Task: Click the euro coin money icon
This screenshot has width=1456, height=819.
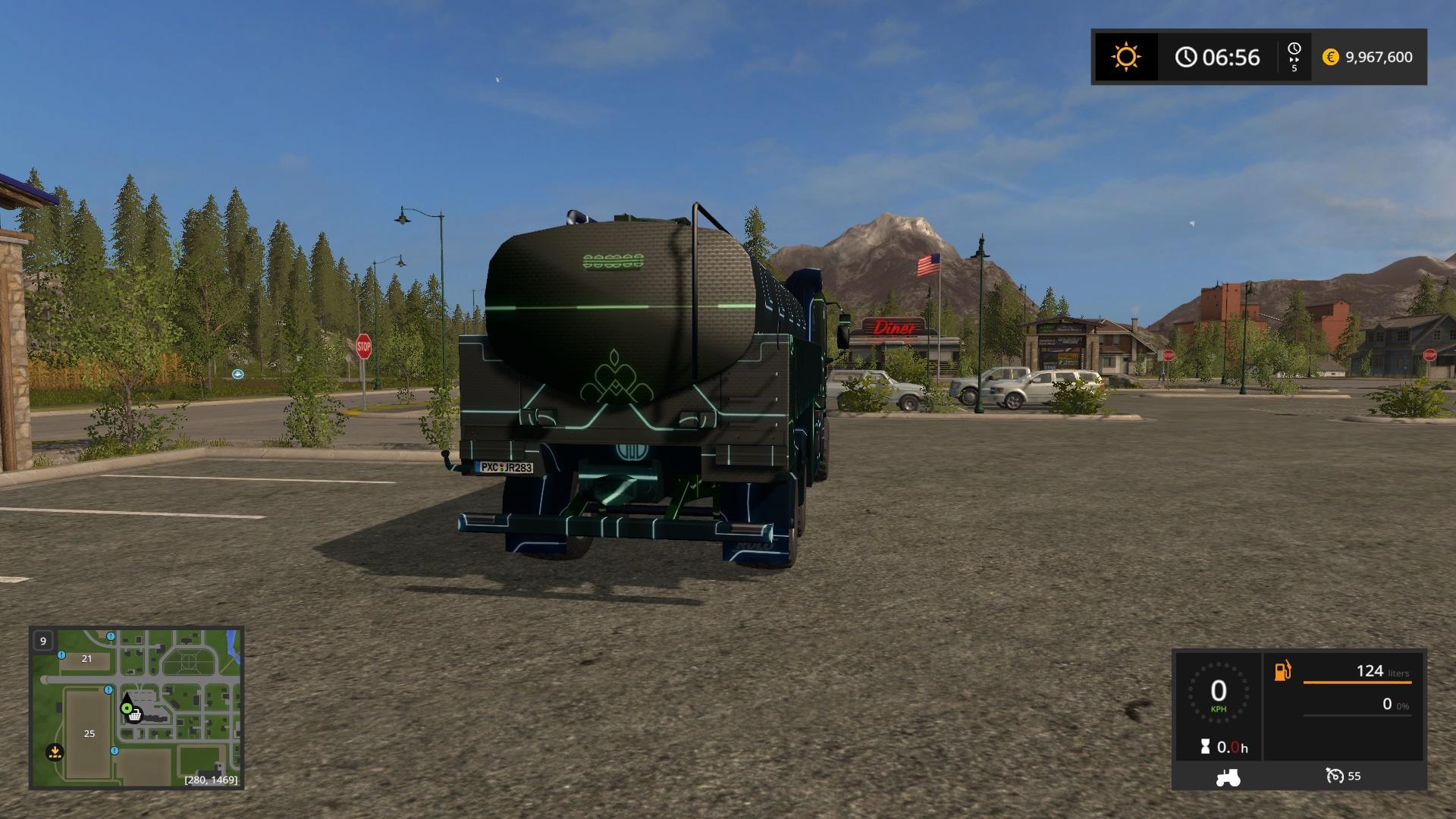Action: [1330, 57]
